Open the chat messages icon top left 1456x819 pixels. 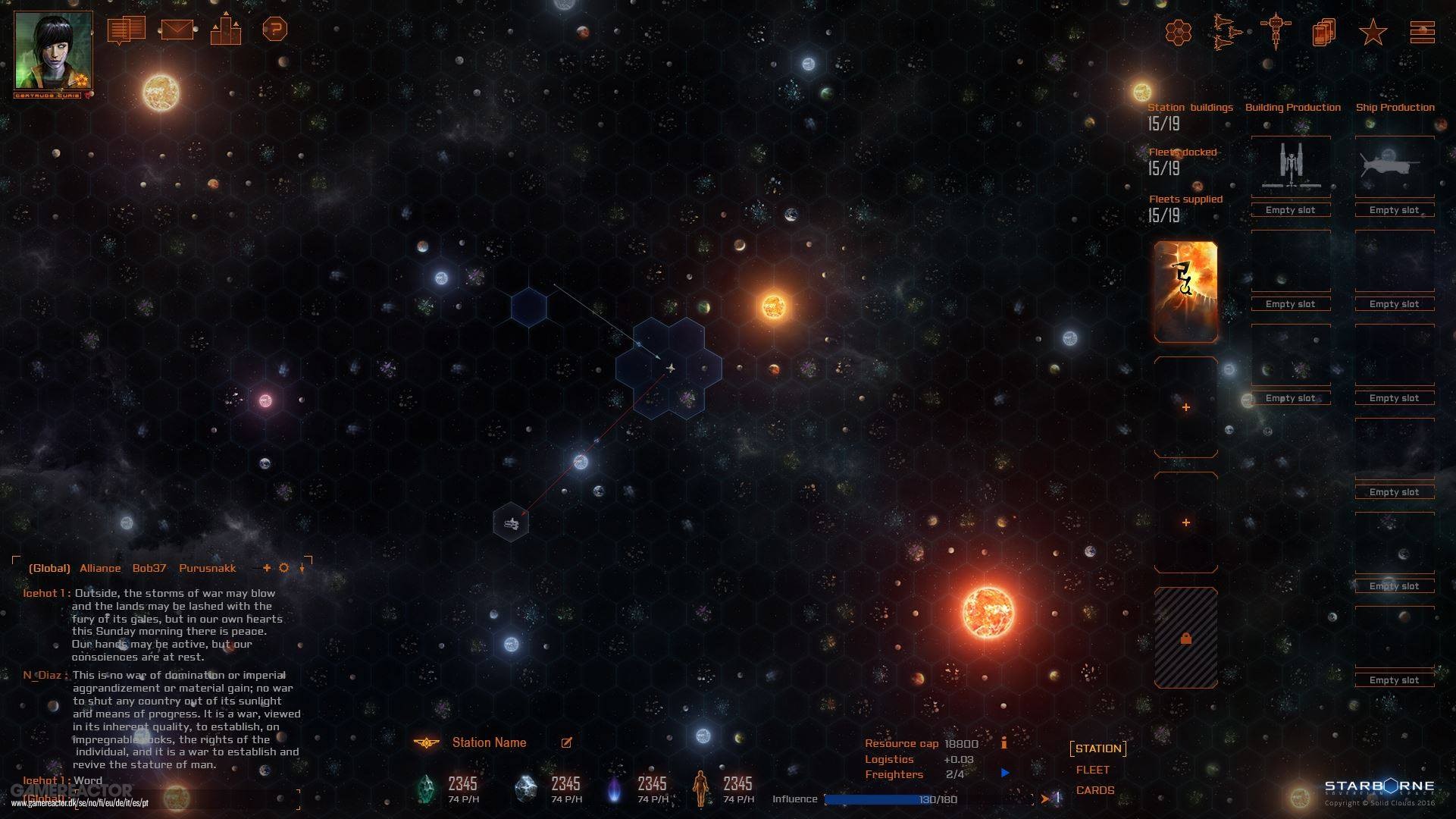pos(126,30)
